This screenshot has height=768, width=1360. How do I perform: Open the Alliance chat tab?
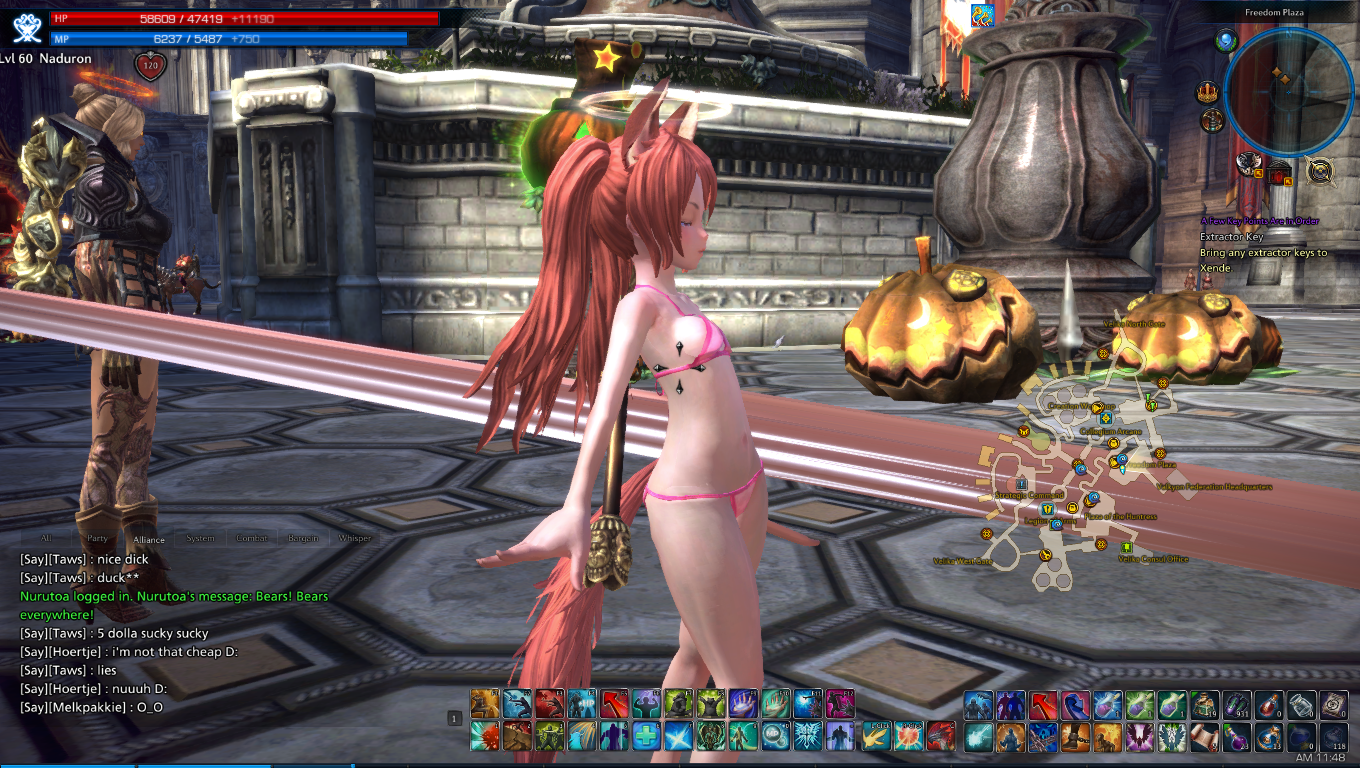pyautogui.click(x=148, y=539)
